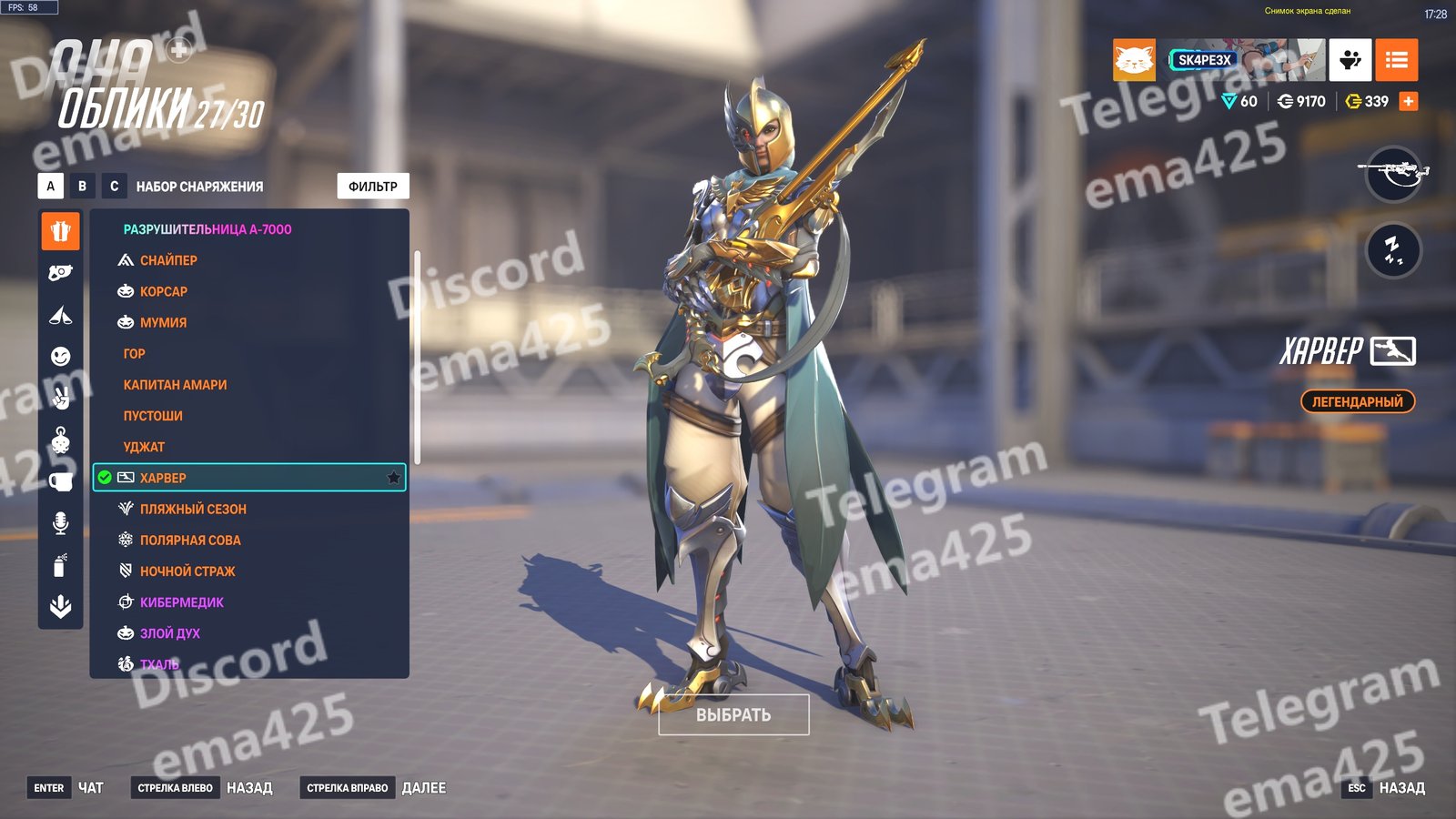Select the Злой дух skin

pyautogui.click(x=170, y=633)
